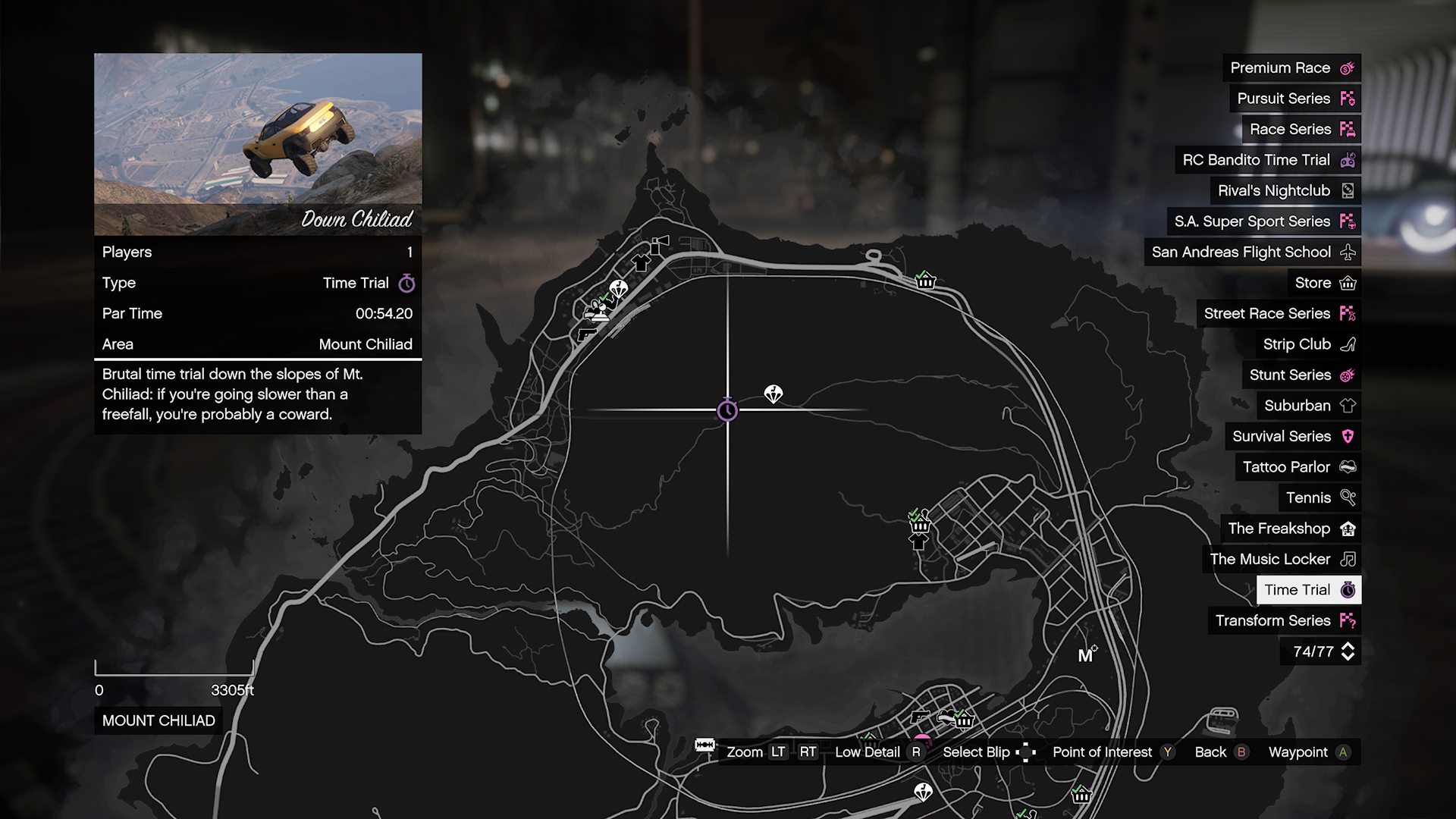
Task: Select San Andreas Flight School entry
Action: (x=1252, y=253)
